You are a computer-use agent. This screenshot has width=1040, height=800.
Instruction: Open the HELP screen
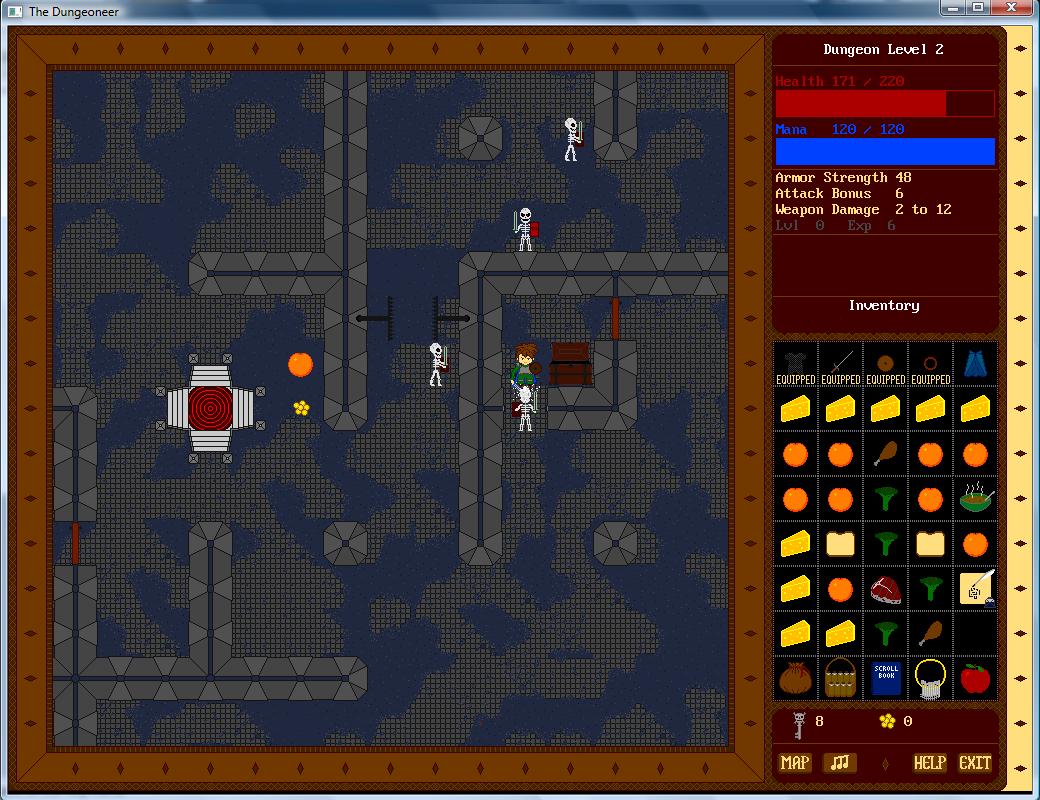[x=929, y=763]
